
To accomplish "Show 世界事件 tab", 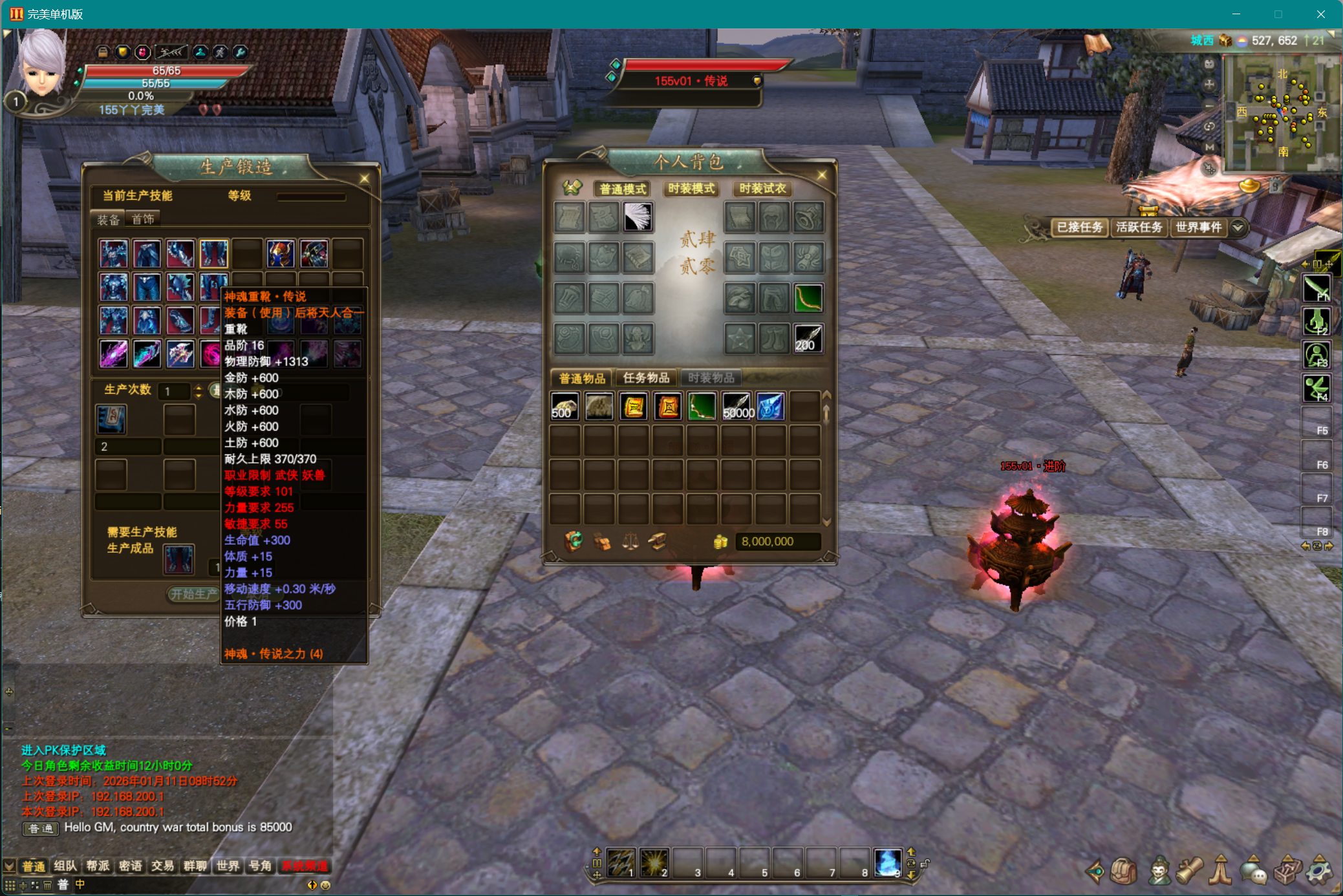I will (1198, 228).
